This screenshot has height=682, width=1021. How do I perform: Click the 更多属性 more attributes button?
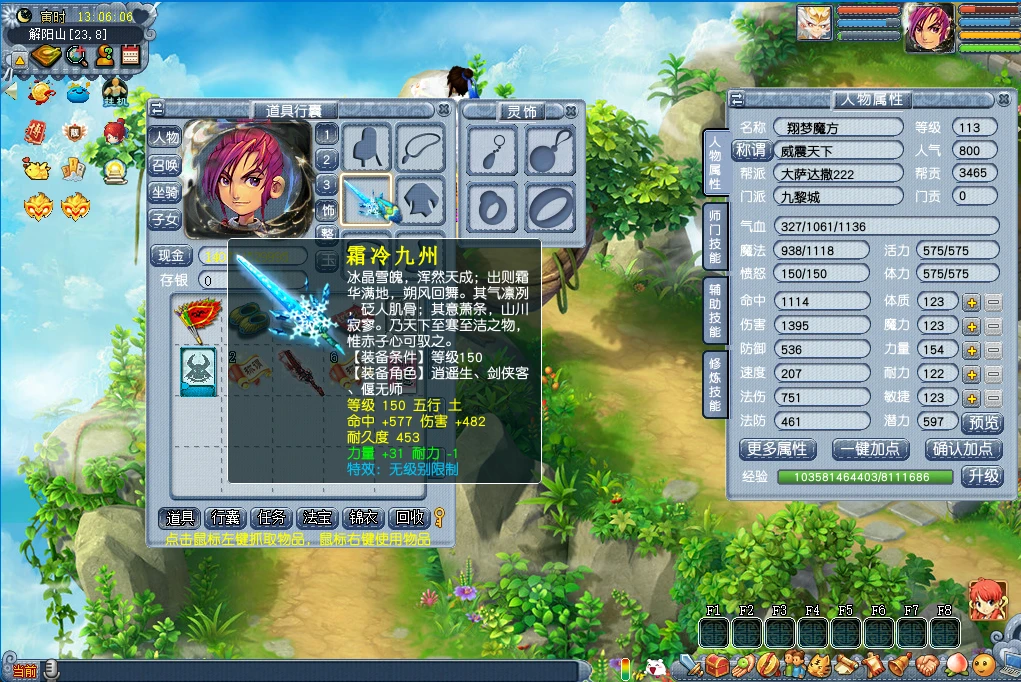click(777, 449)
